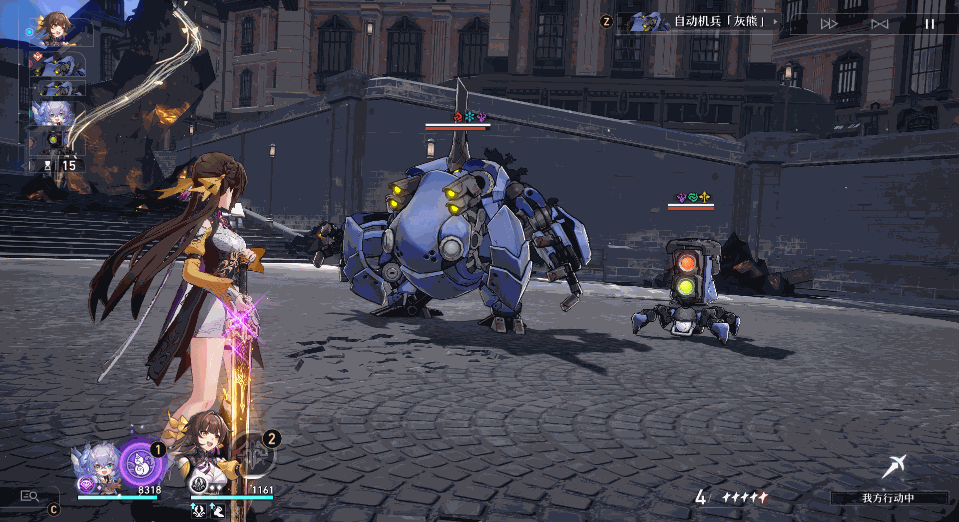The width and height of the screenshot is (959, 522).
Task: Toggle auto-battle mode
Action: pyautogui.click(x=879, y=23)
